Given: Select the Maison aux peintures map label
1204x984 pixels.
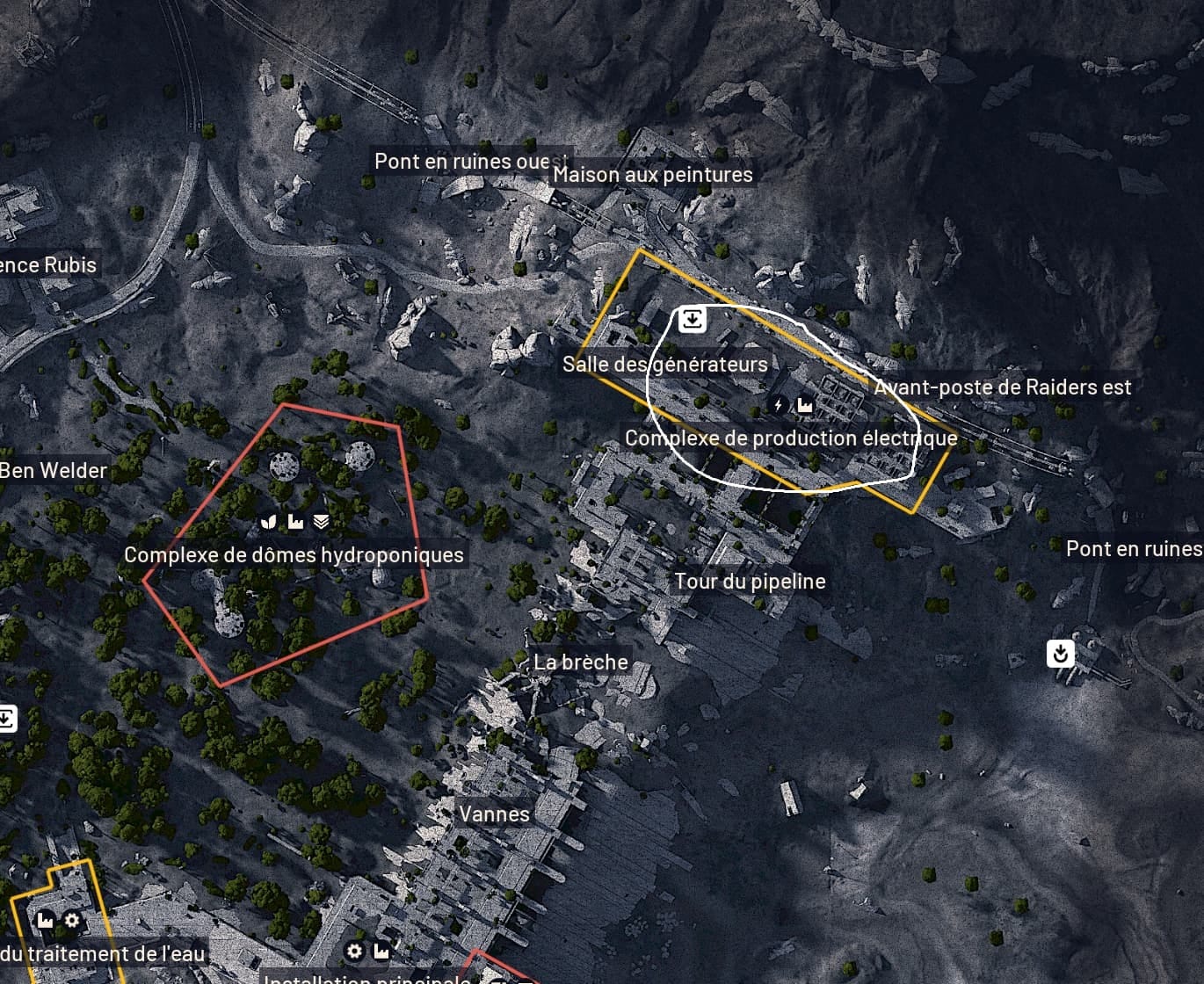Looking at the screenshot, I should coord(652,175).
